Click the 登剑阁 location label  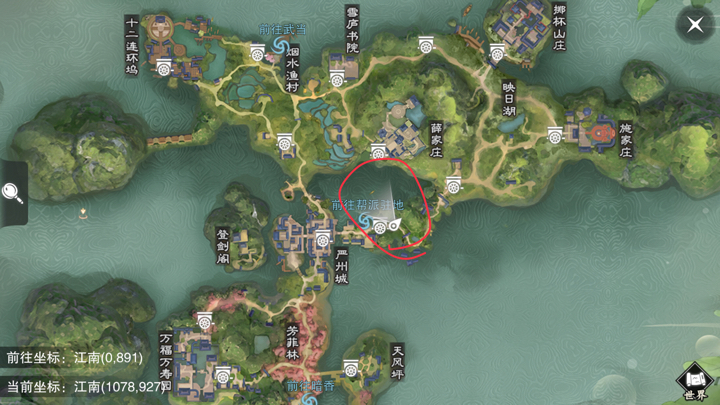[x=222, y=245]
